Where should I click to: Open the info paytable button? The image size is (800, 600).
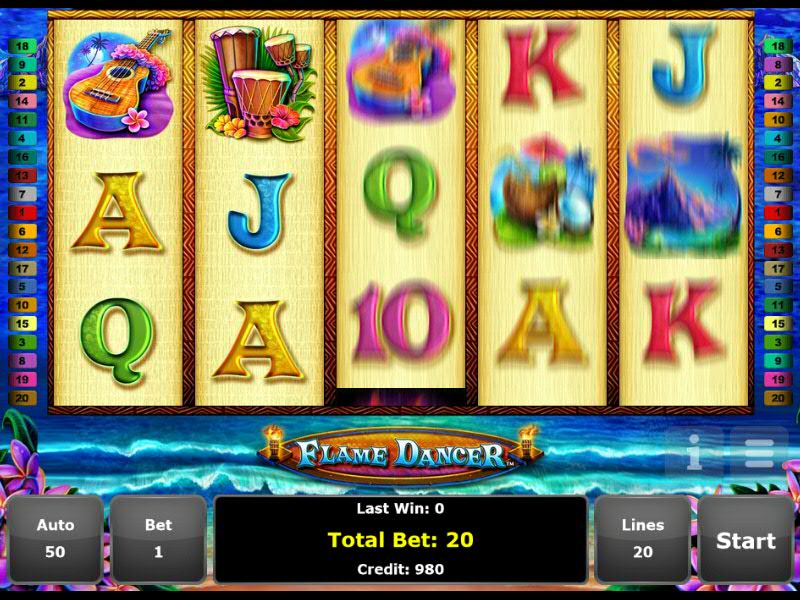[x=694, y=454]
